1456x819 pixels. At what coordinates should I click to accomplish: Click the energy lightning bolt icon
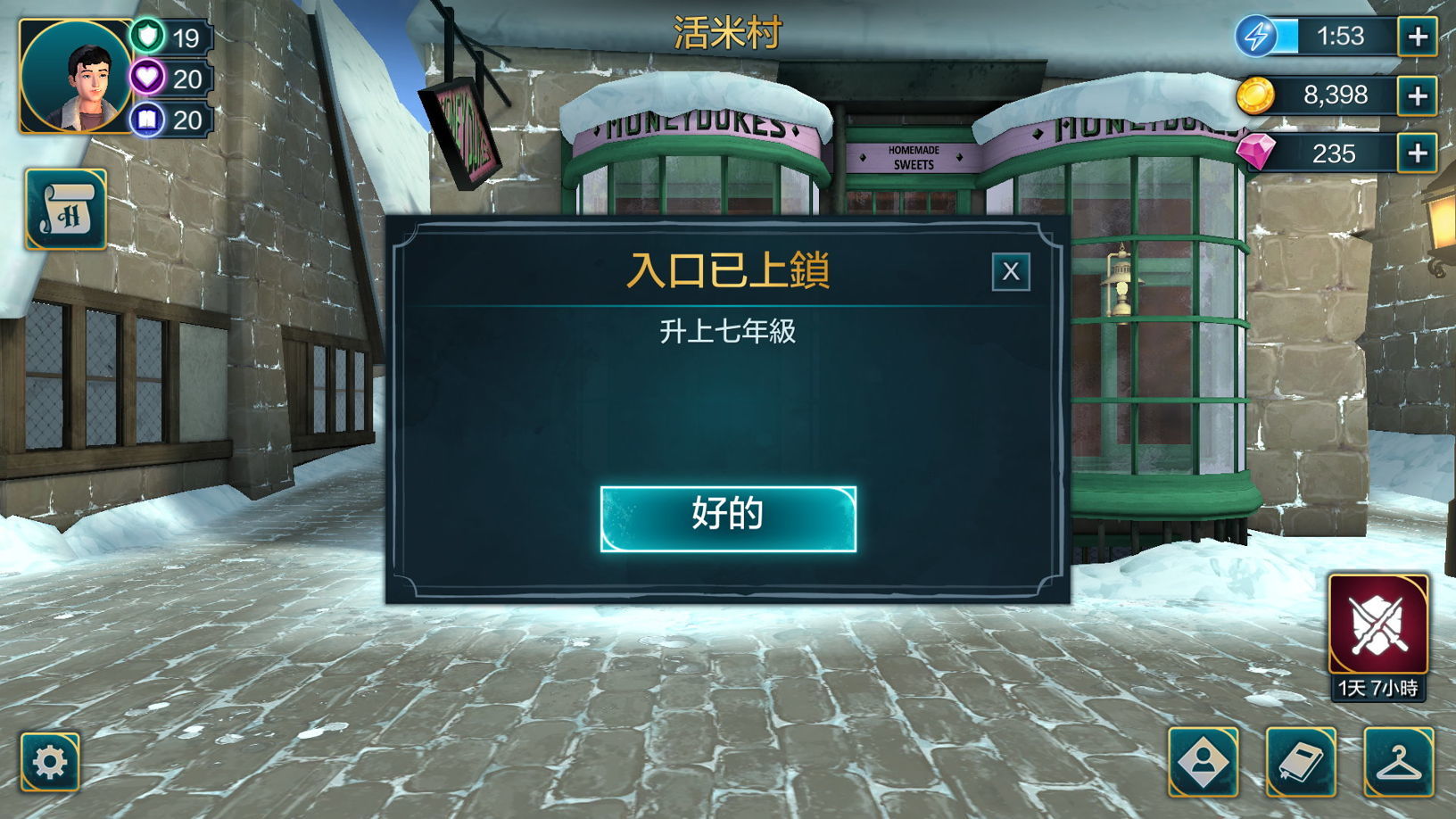pyautogui.click(x=1256, y=37)
